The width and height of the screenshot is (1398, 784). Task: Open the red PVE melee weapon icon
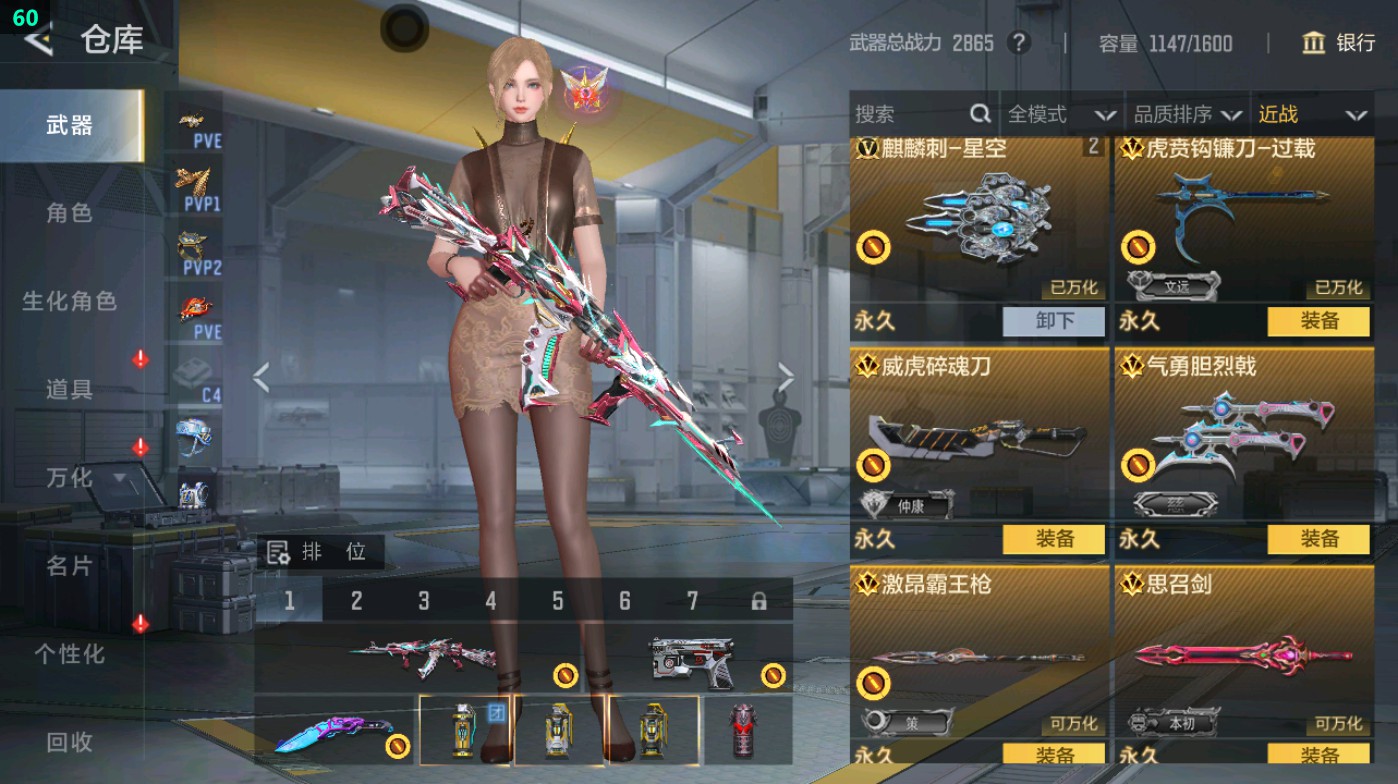[198, 308]
